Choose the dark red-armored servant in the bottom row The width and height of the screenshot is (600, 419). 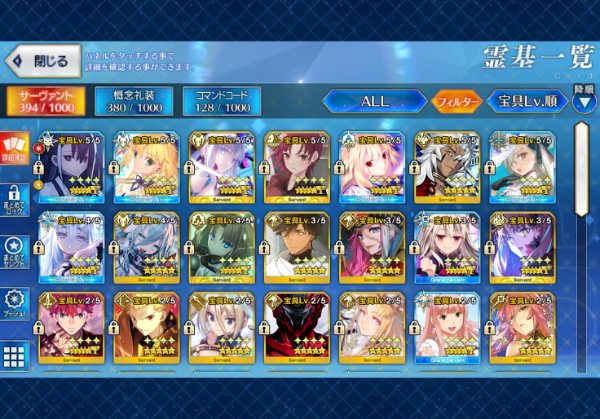[294, 325]
